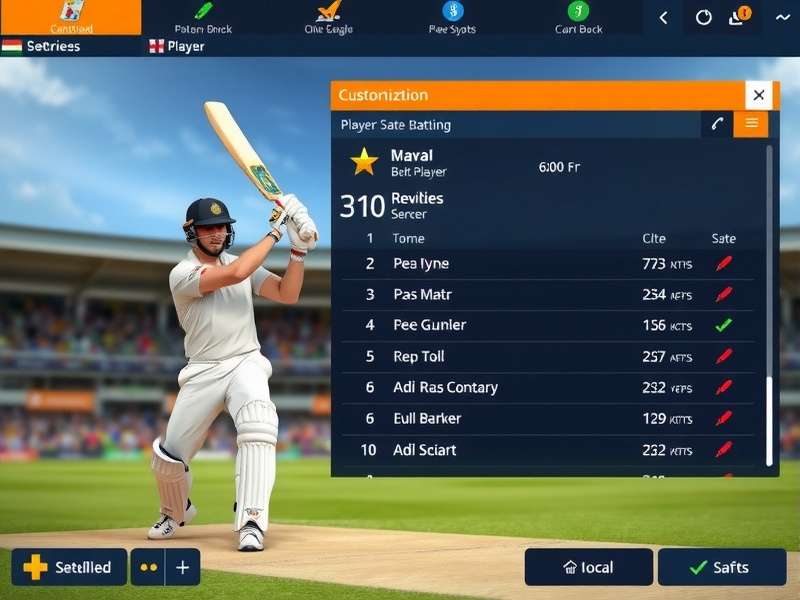Click the Safts confirm button

(720, 567)
